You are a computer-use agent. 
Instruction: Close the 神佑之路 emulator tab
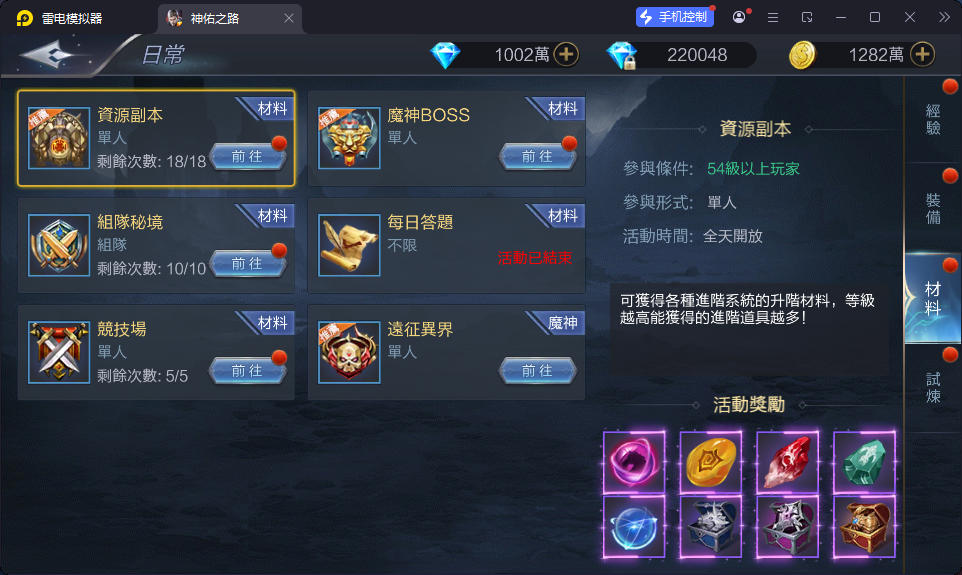[289, 18]
